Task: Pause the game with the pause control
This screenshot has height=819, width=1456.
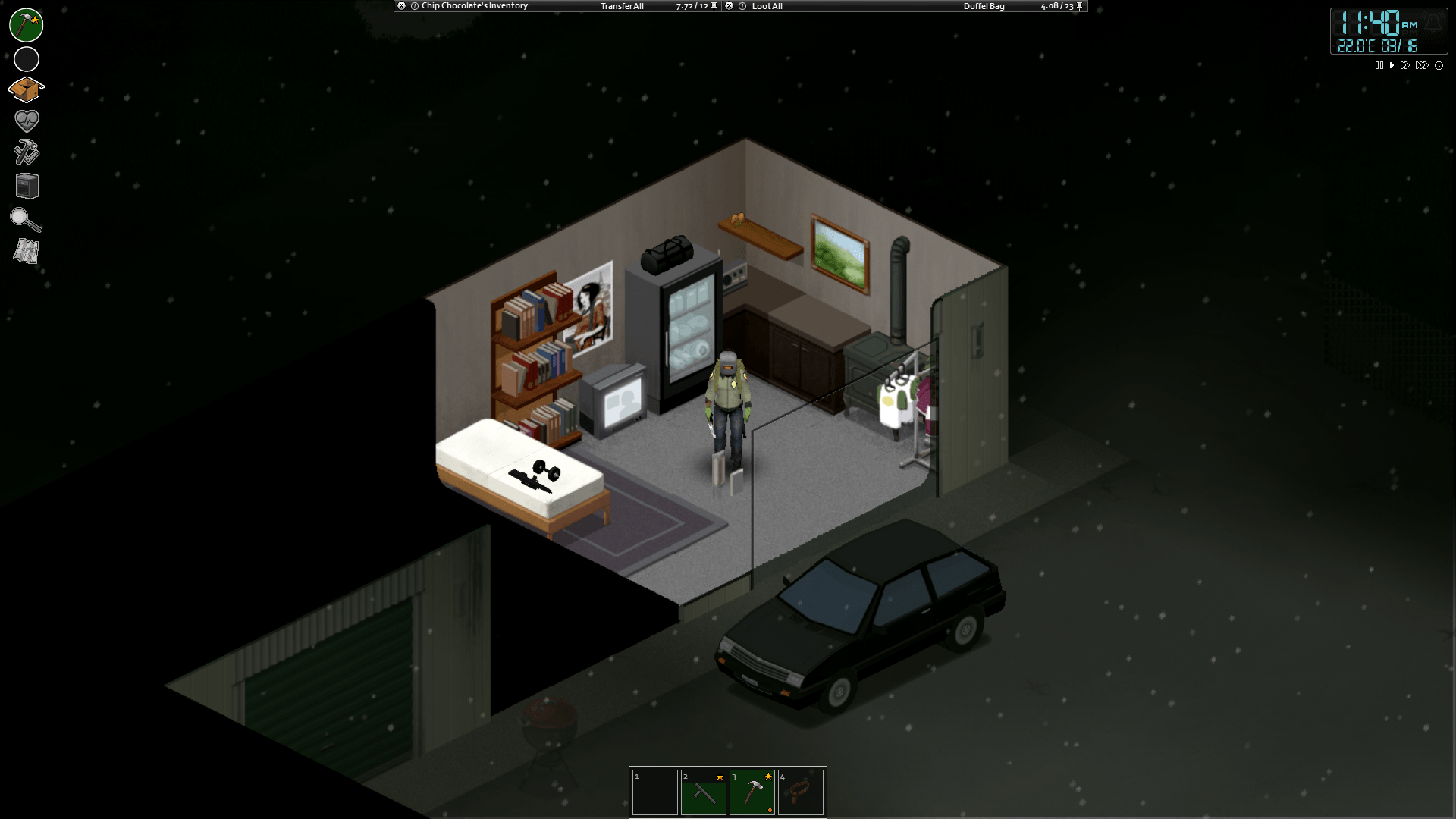Action: coord(1379,65)
